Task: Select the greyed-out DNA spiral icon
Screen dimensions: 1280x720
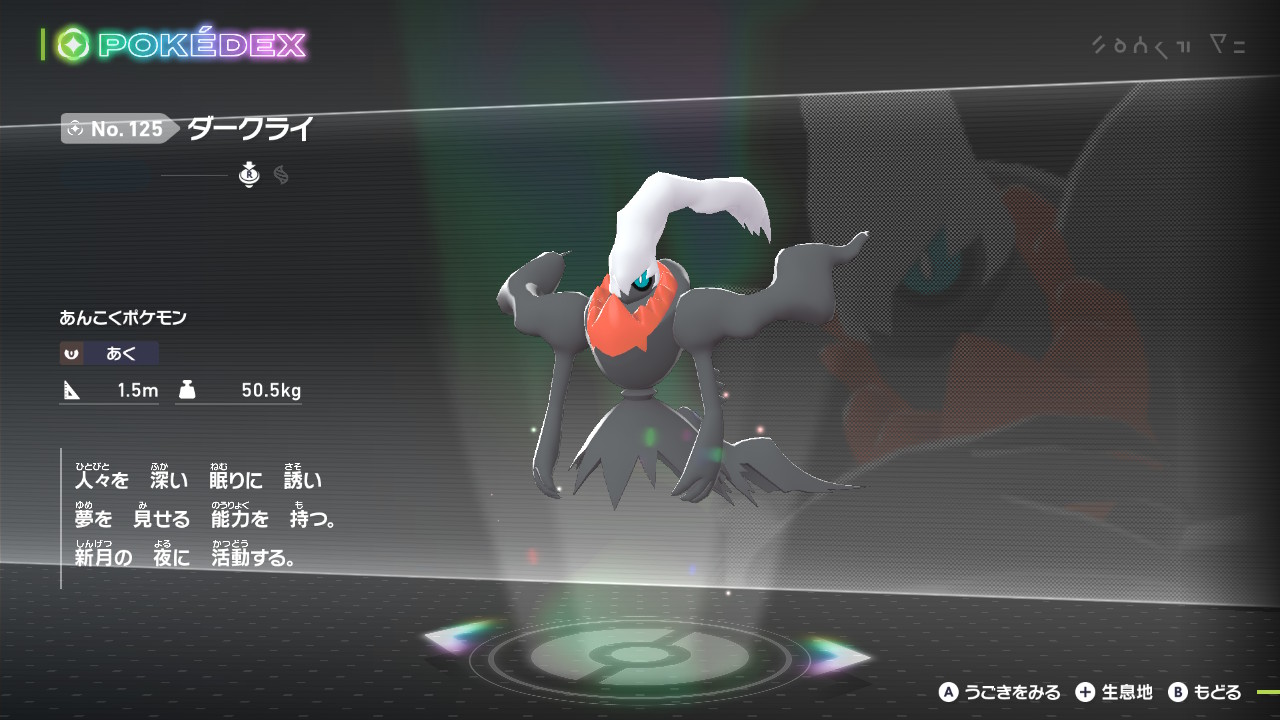Action: (281, 176)
